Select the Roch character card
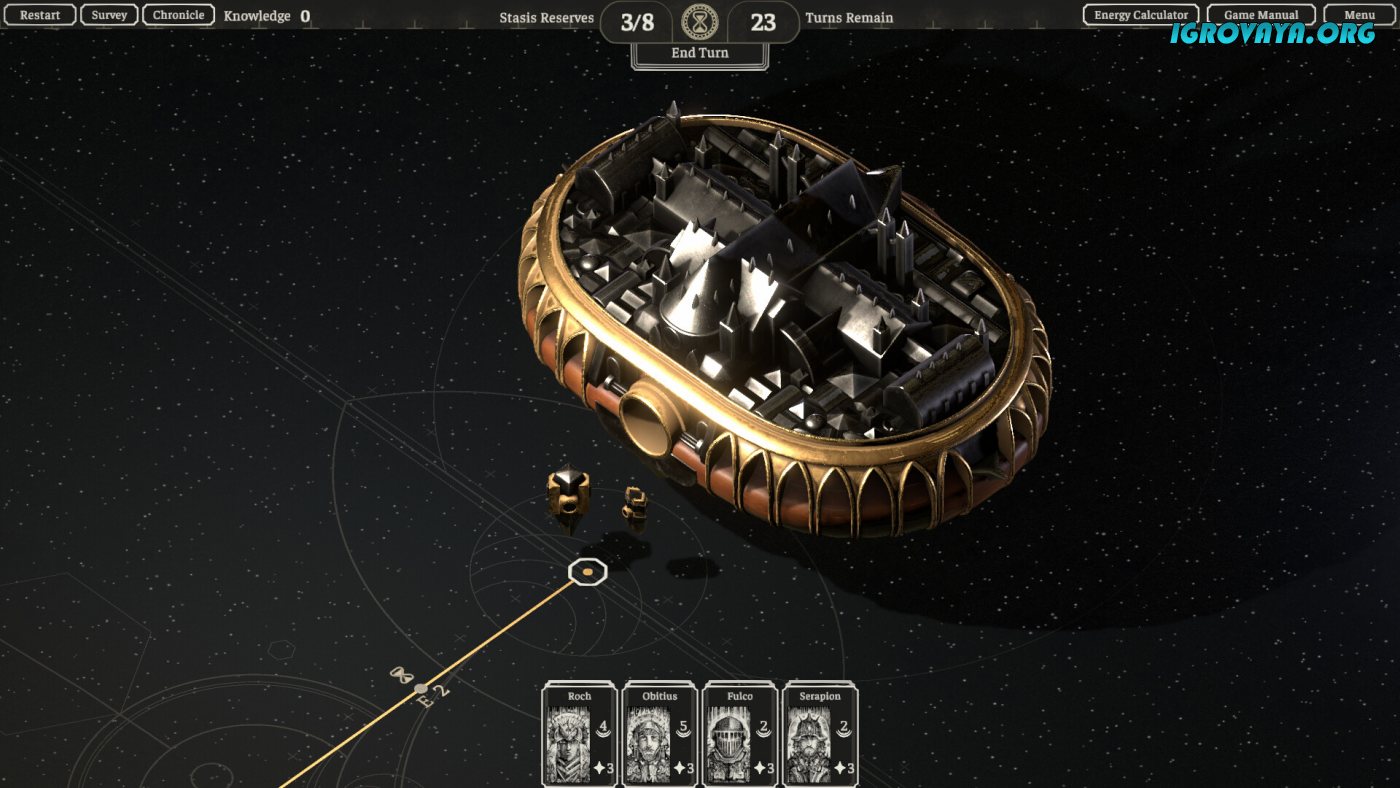 coord(580,734)
